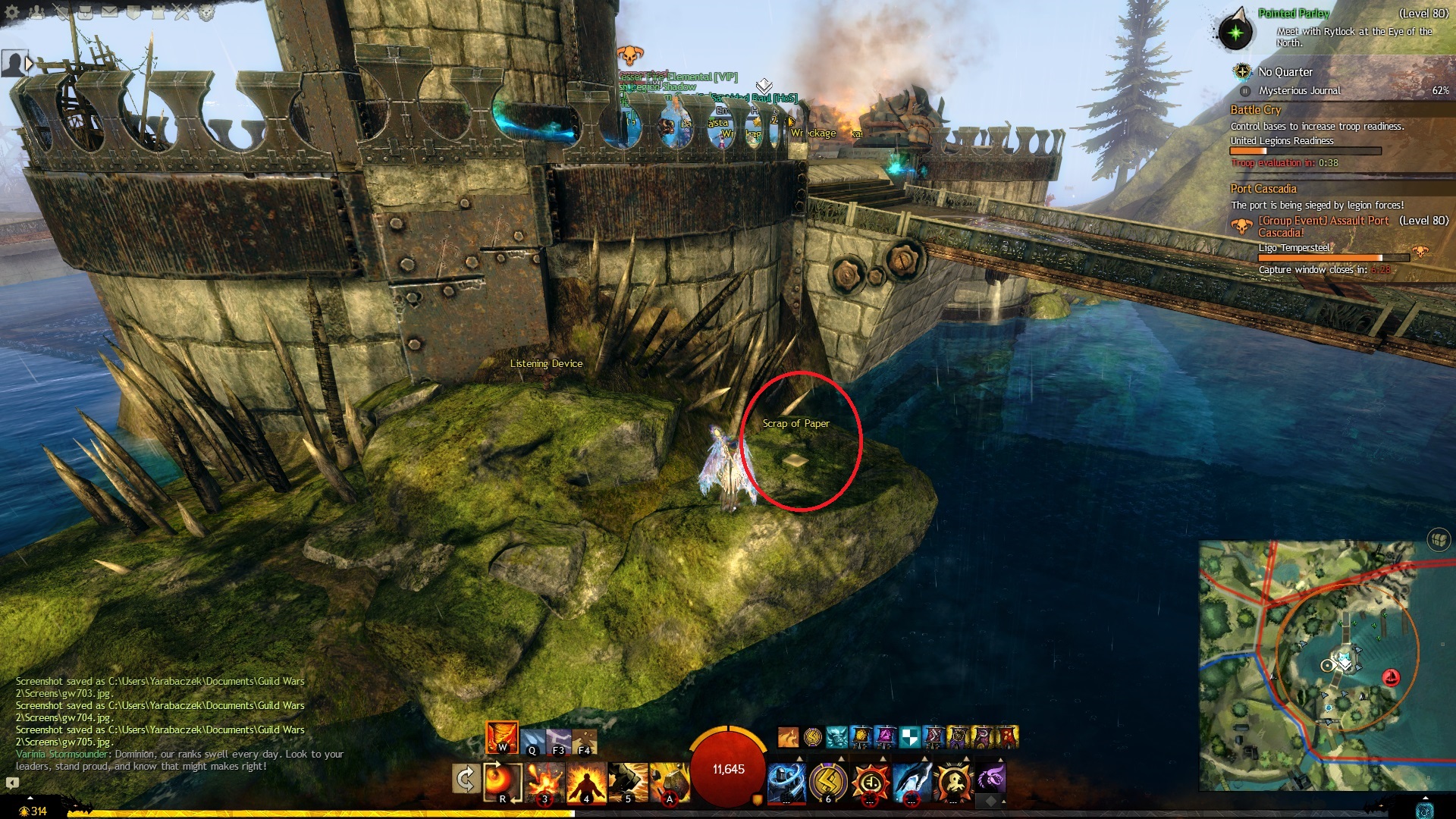
Task: Switch to fire attunement tornado icon
Action: click(502, 737)
